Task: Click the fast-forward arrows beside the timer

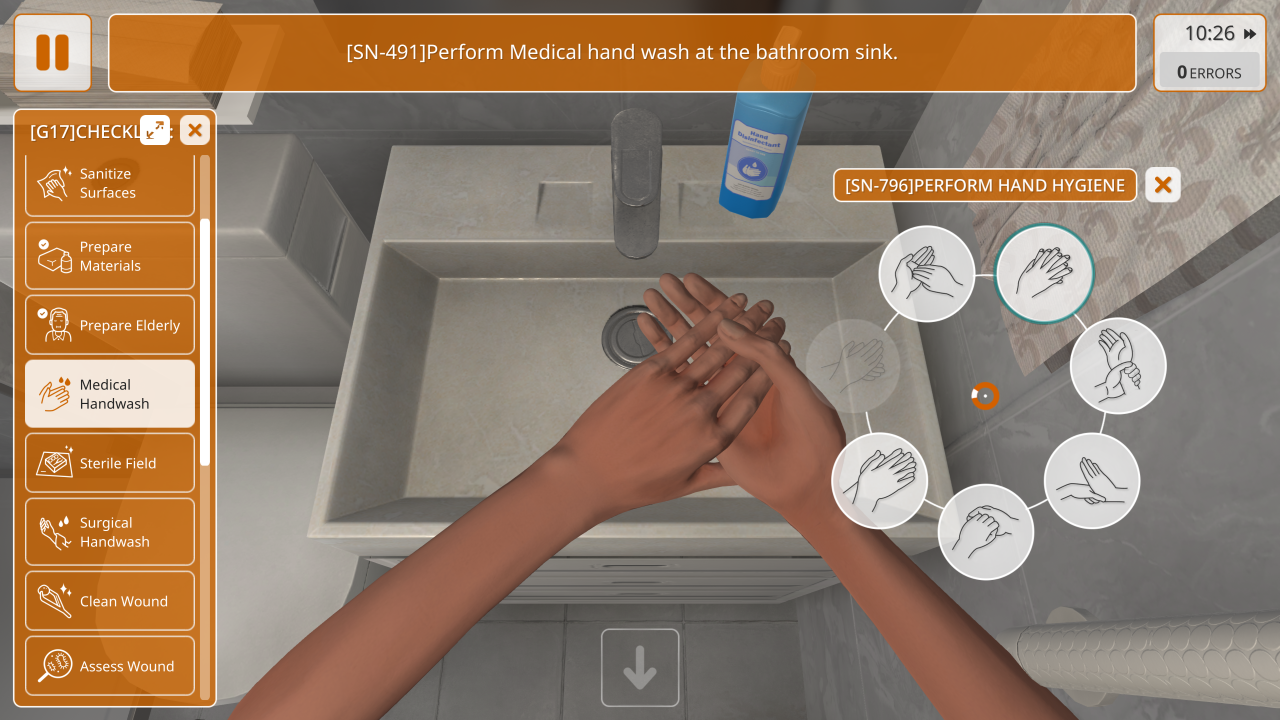Action: (1250, 34)
